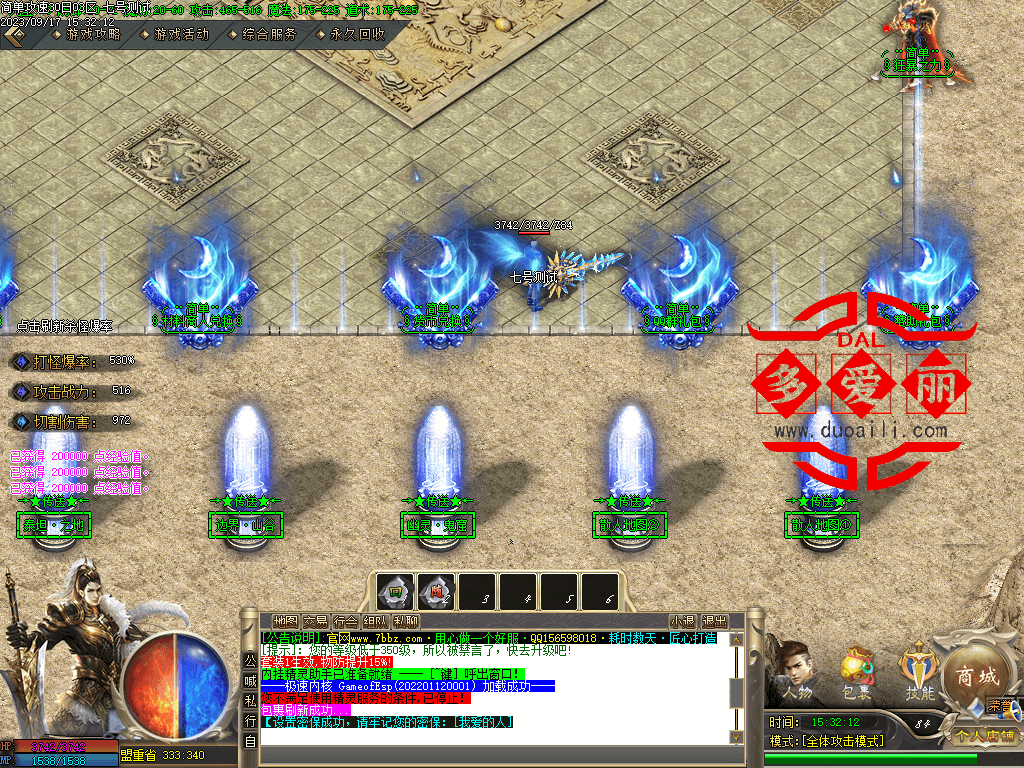Click the 退出 exit button
The height and width of the screenshot is (768, 1024).
714,621
